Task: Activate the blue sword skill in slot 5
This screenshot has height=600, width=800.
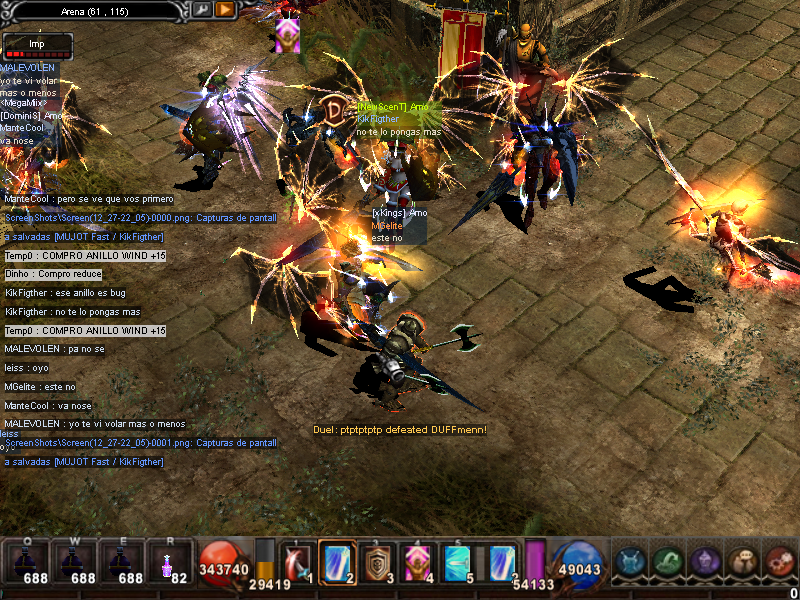Action: coord(457,562)
